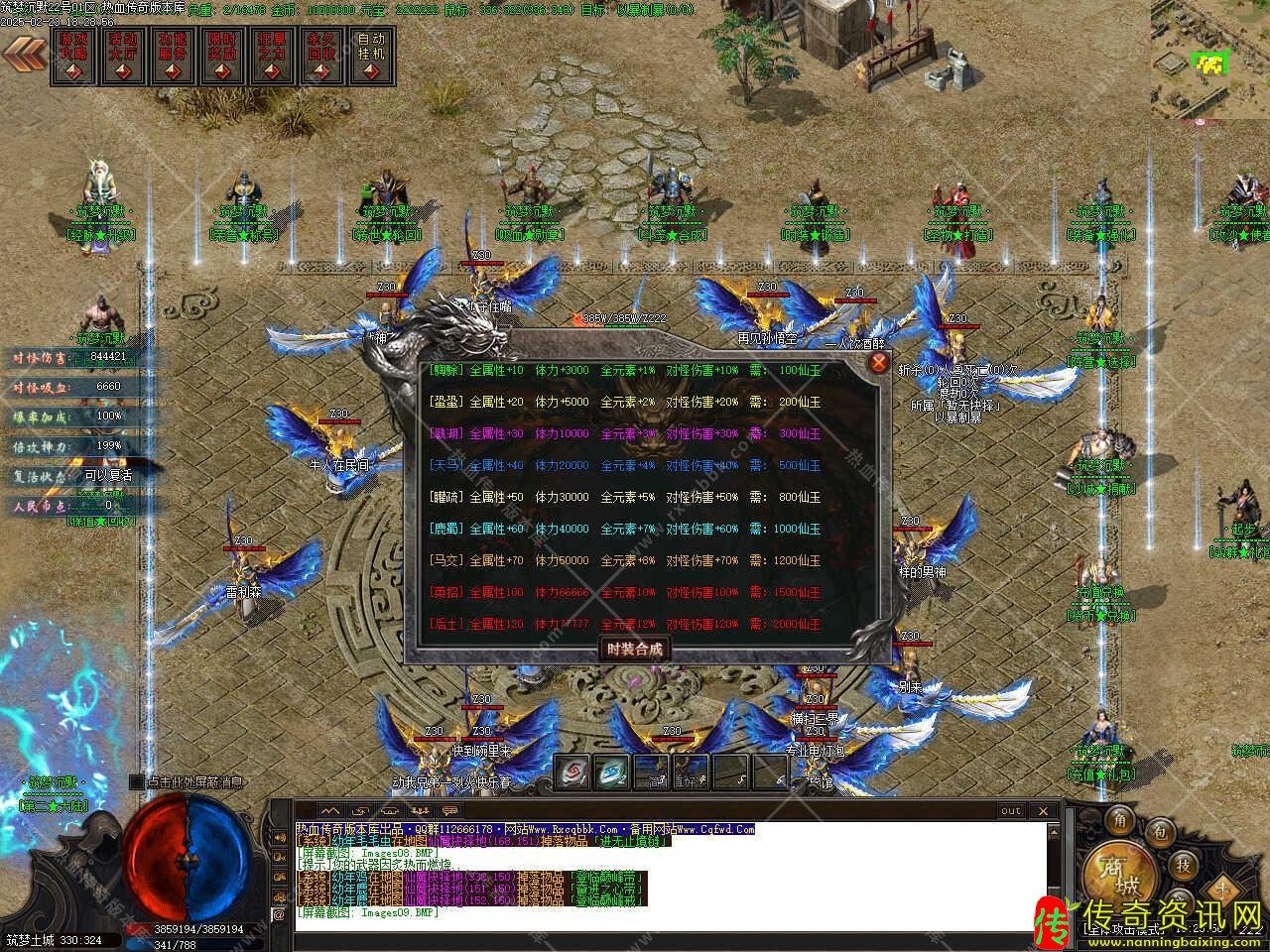Image resolution: width=1270 pixels, height=952 pixels.
Task: Click the chat window's out button
Action: 1010,811
